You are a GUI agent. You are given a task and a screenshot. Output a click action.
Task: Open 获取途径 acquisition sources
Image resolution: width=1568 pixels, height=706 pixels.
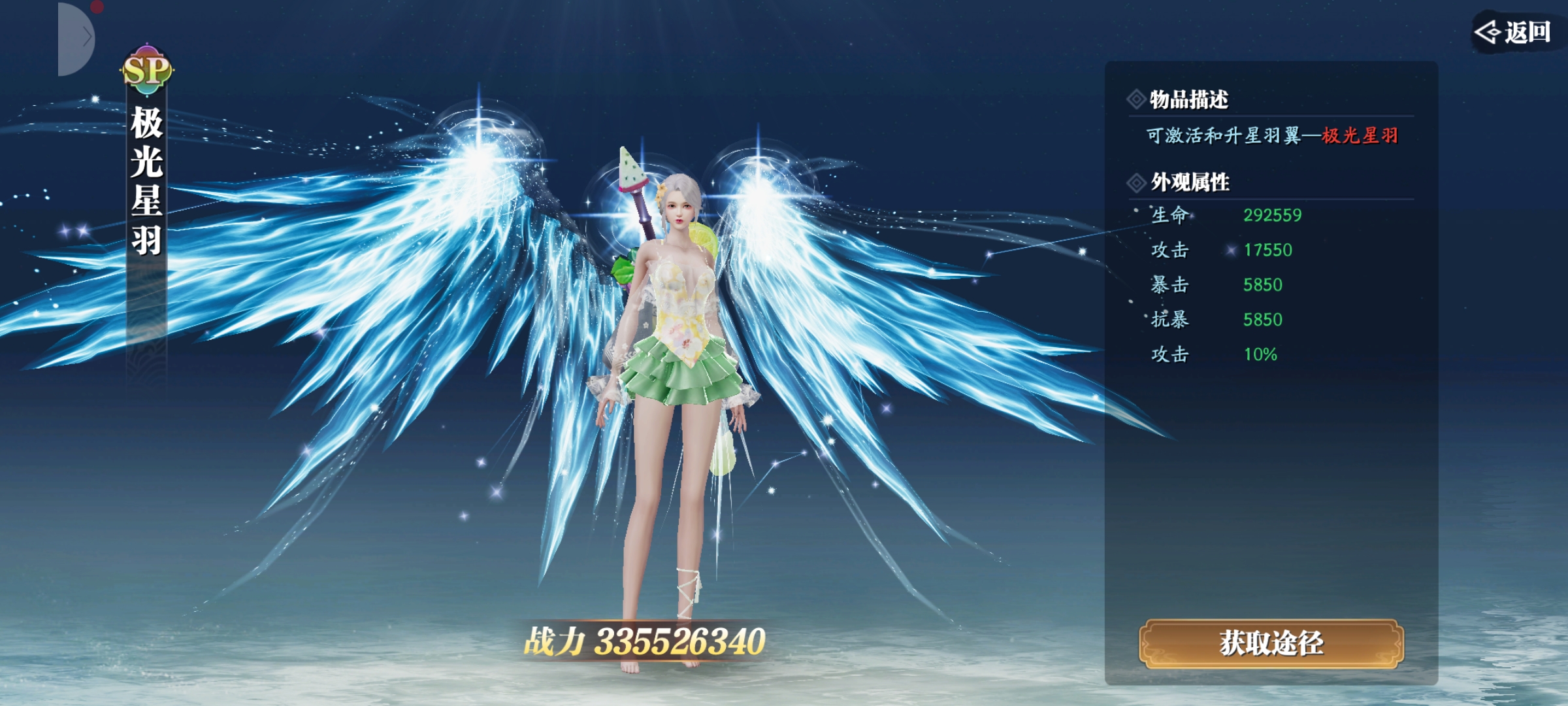point(1271,643)
